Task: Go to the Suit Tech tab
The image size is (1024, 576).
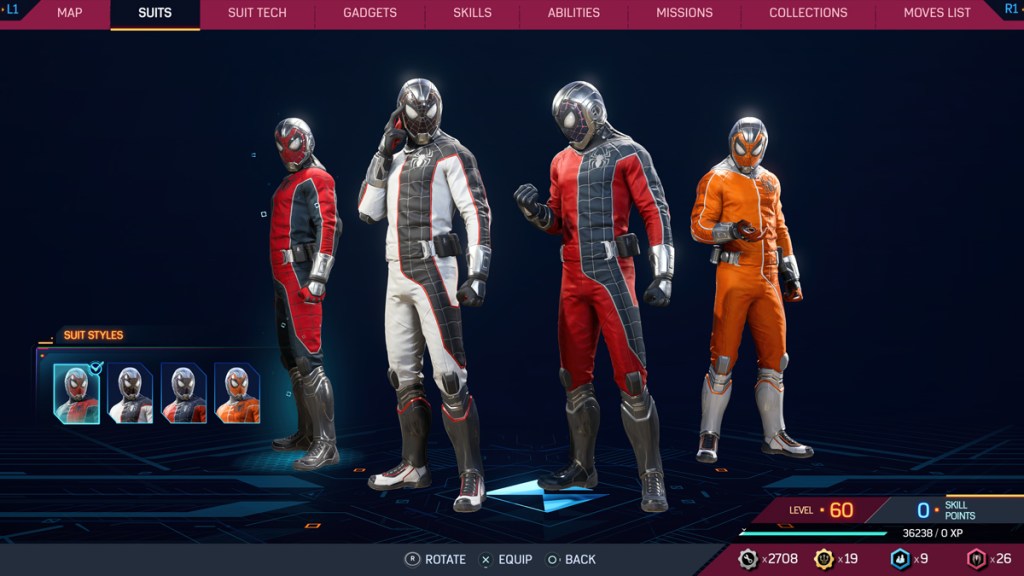Action: click(x=257, y=13)
